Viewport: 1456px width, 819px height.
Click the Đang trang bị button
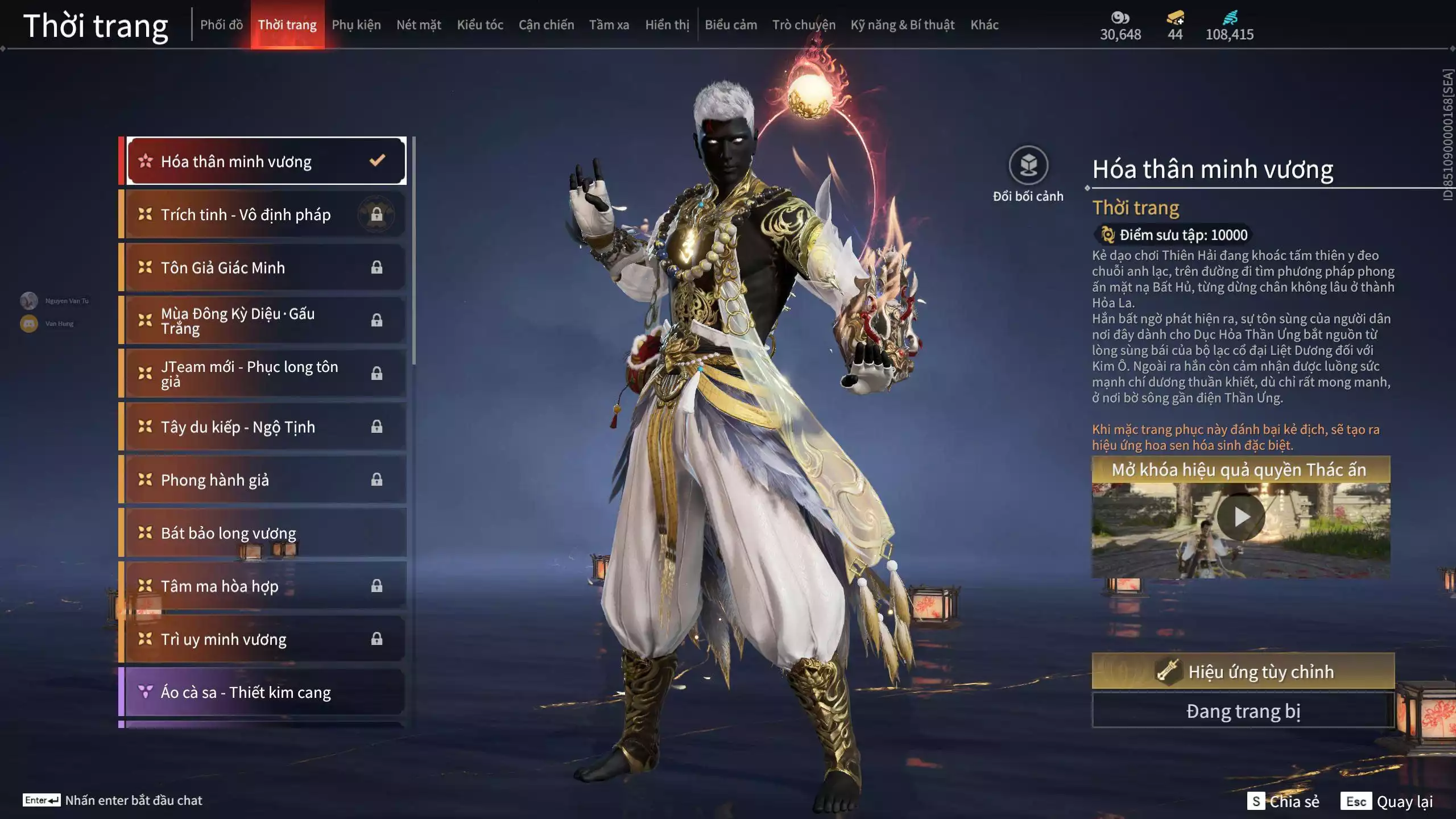1243,712
